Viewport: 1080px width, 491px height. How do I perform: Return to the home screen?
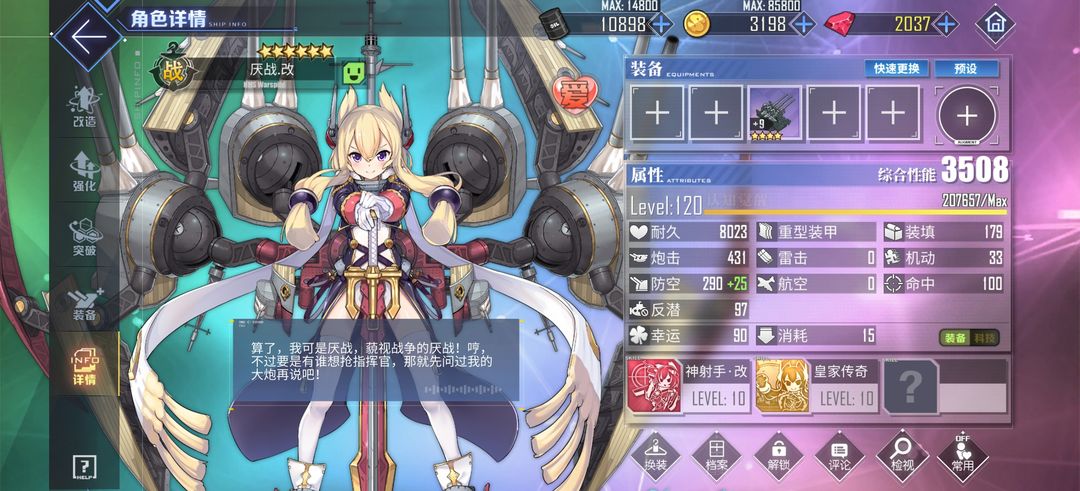pyautogui.click(x=995, y=22)
